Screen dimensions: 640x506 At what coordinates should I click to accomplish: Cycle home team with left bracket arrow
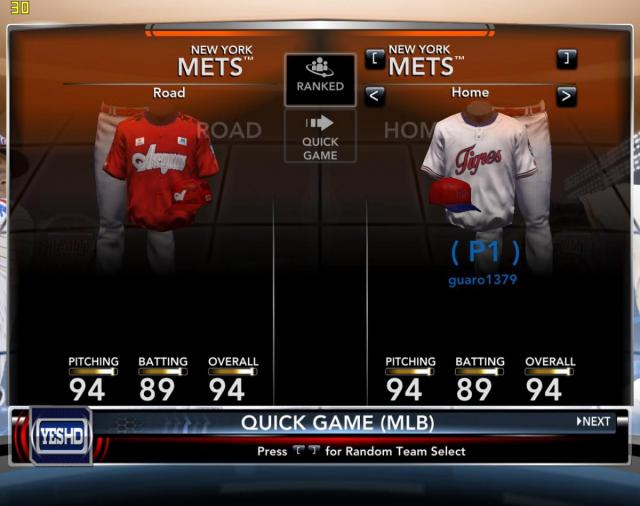(375, 59)
